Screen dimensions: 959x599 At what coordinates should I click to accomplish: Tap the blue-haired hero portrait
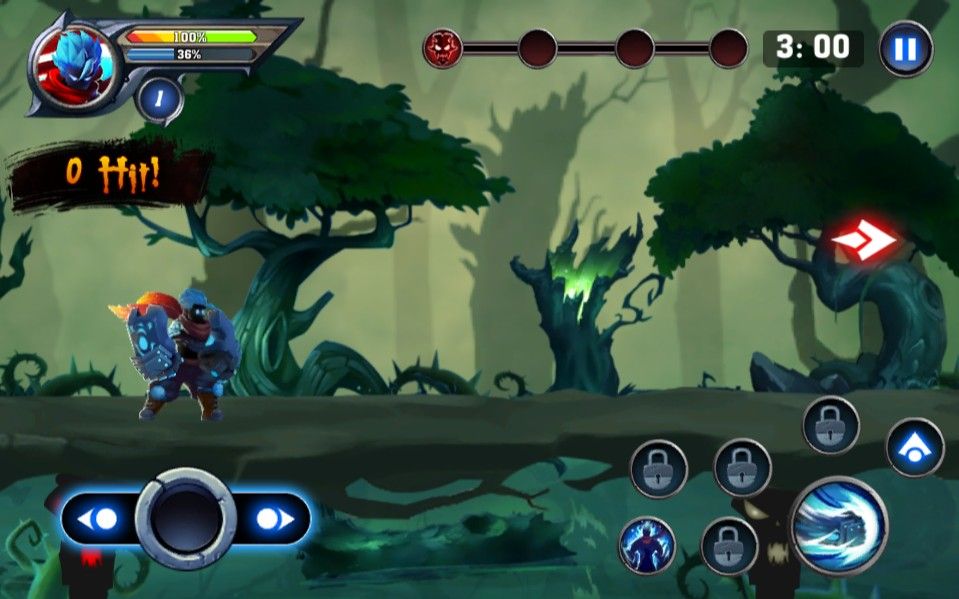pyautogui.click(x=73, y=67)
